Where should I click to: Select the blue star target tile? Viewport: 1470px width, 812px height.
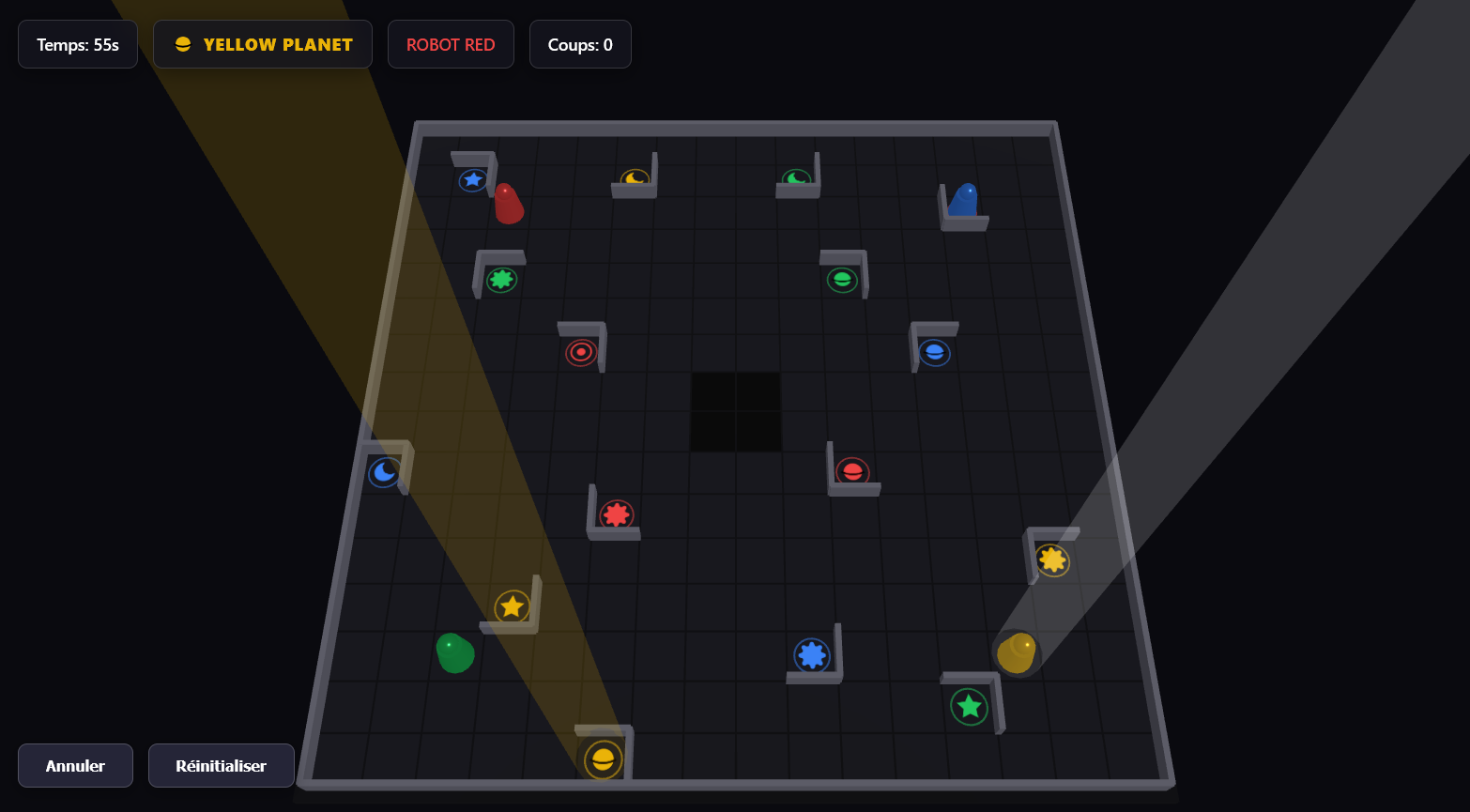472,179
